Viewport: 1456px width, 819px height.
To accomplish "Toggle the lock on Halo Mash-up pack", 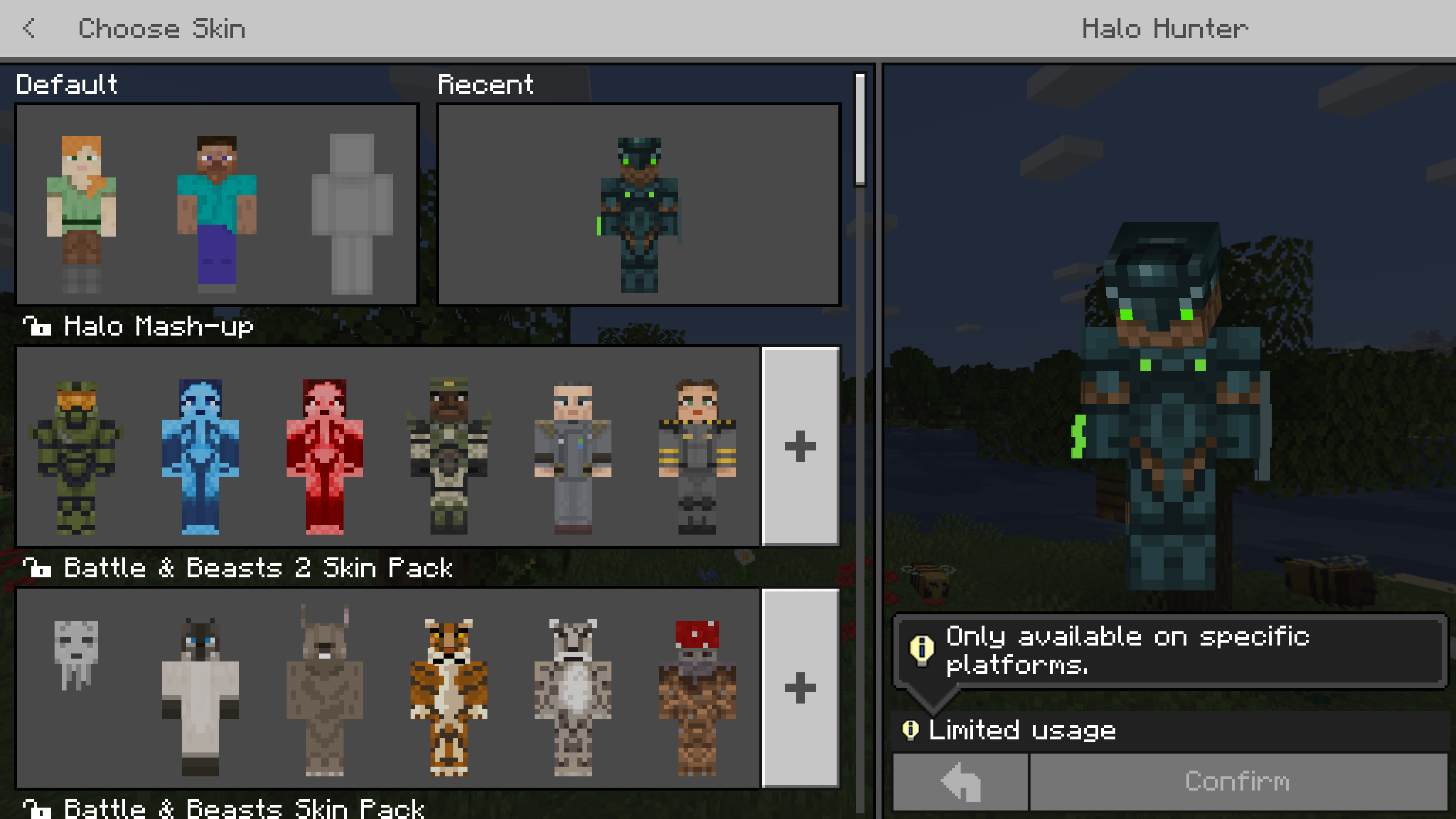I will click(x=37, y=326).
